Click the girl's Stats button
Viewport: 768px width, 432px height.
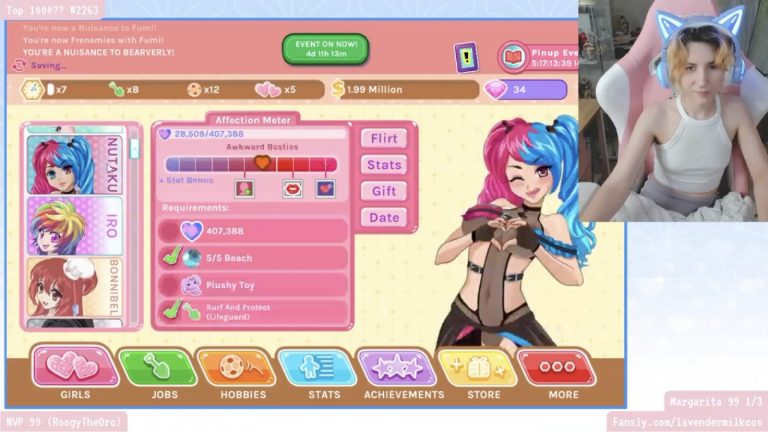click(x=384, y=165)
